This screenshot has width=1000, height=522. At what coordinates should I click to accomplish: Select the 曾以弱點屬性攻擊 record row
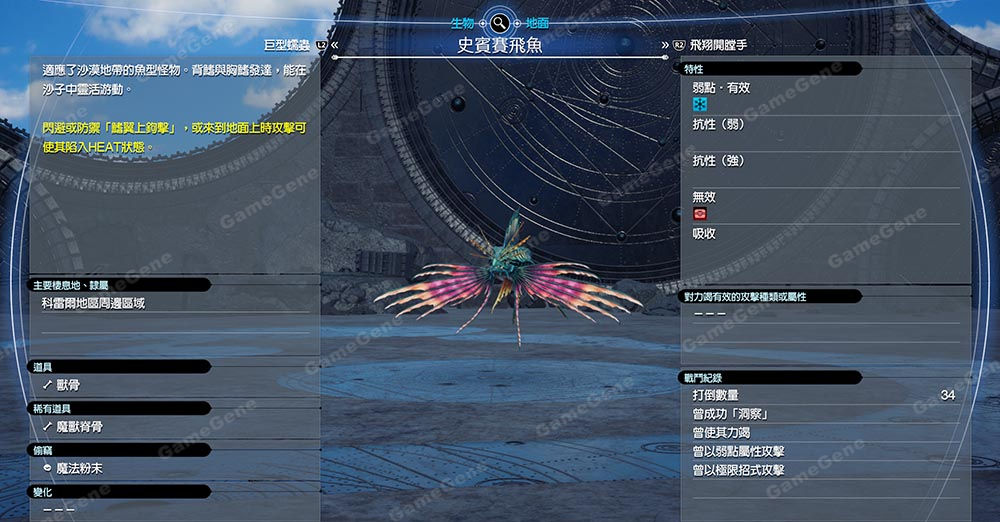[820, 451]
